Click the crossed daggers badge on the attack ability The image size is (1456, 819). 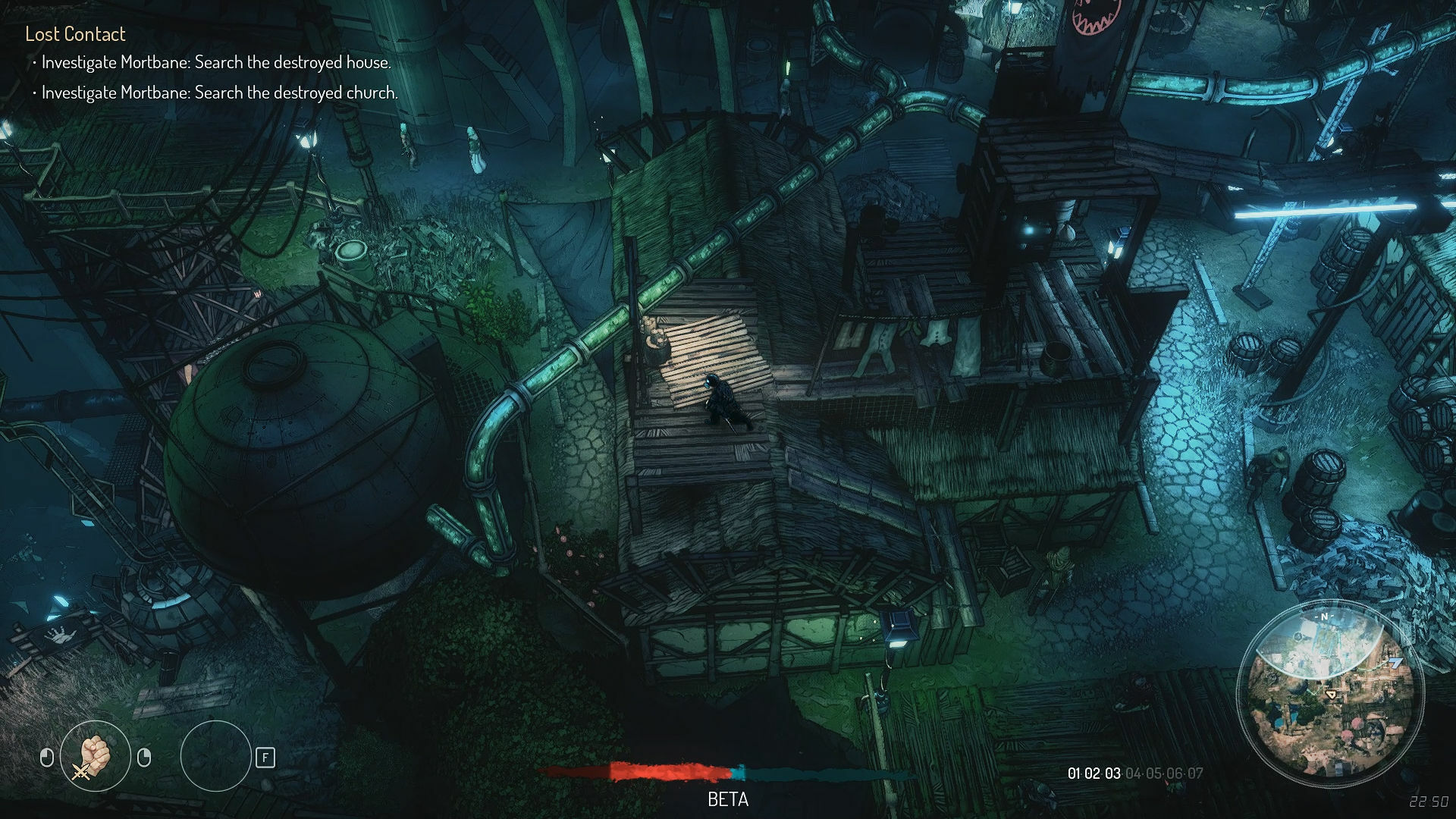(x=80, y=773)
